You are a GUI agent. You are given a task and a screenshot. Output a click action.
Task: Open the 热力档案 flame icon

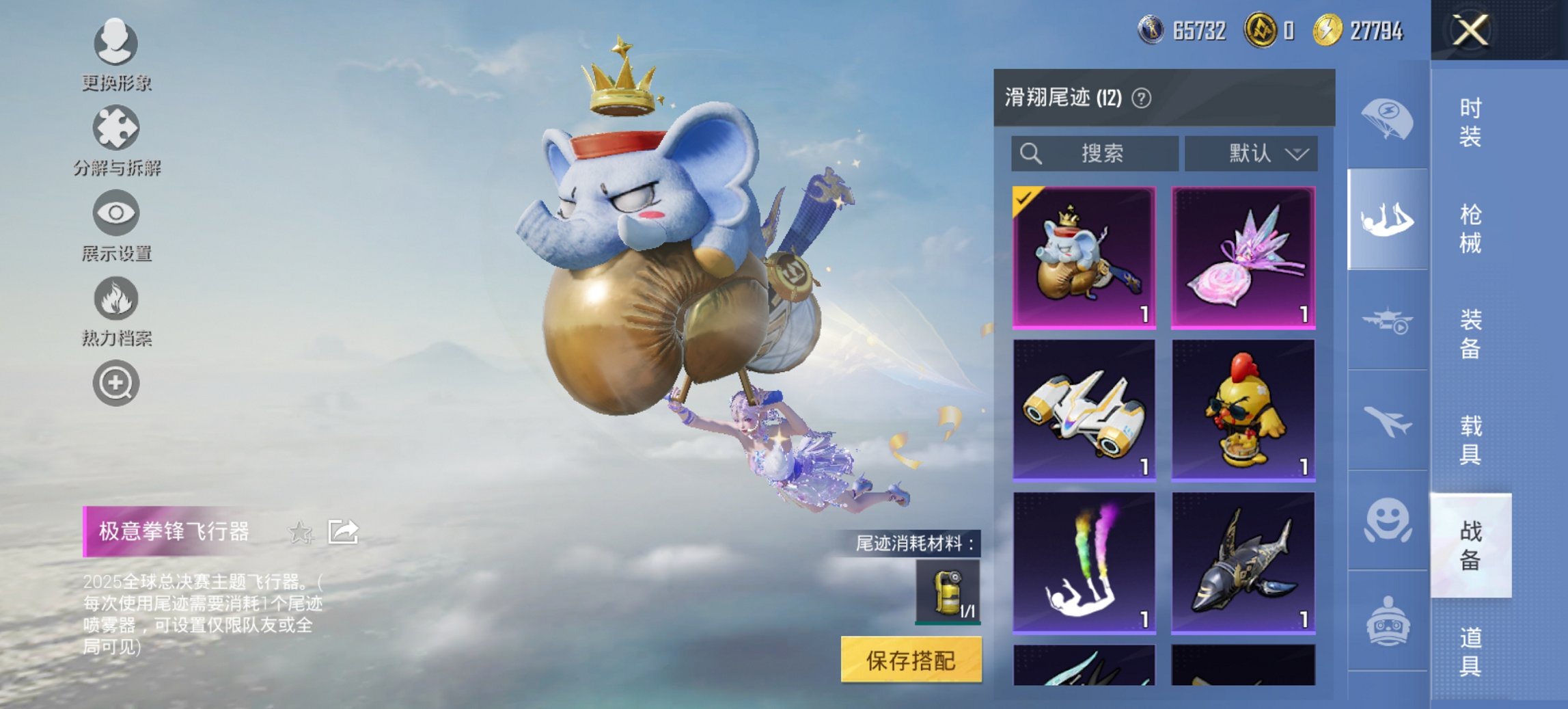tap(115, 301)
